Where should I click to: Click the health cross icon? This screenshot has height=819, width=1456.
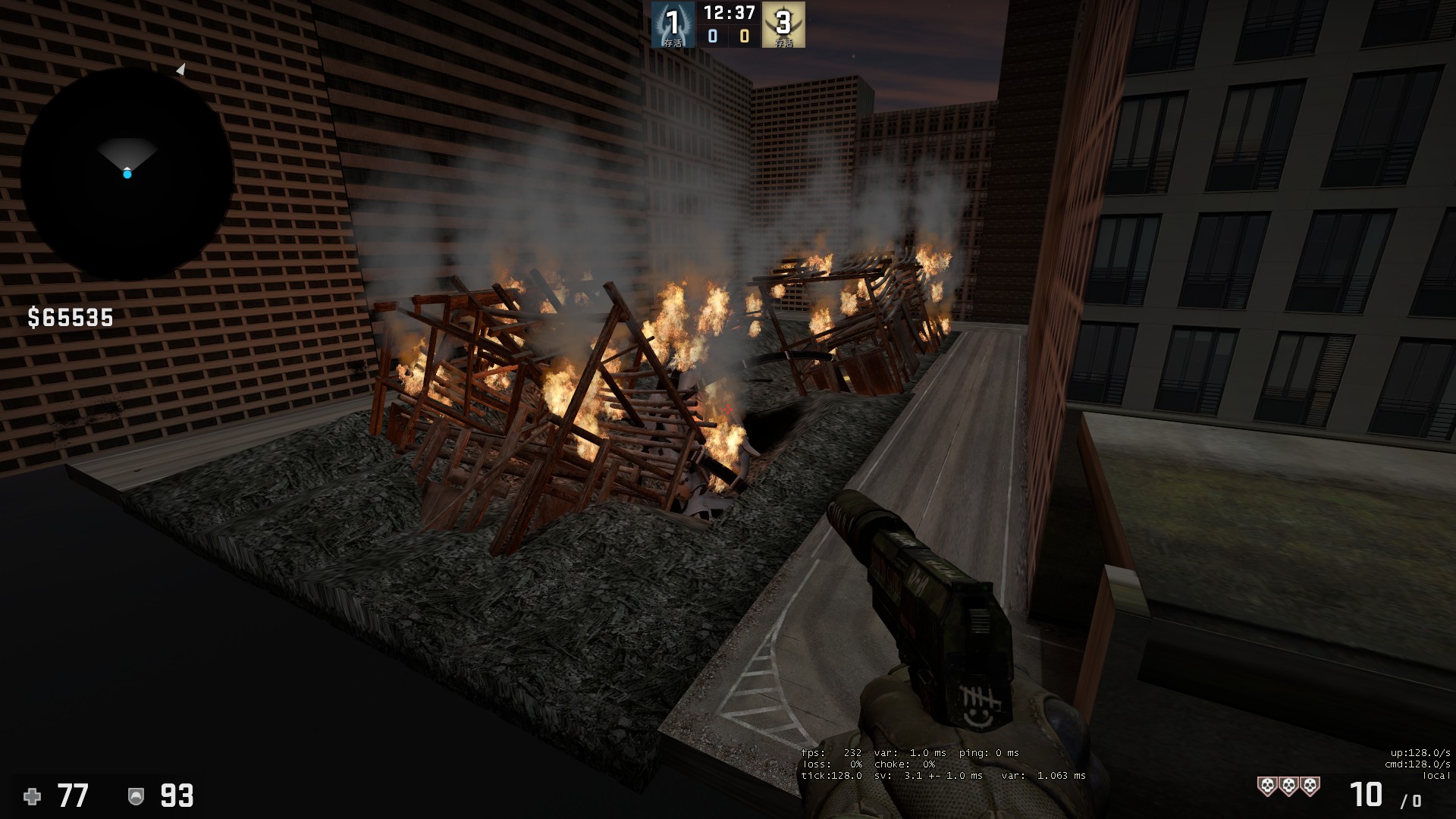coord(32,796)
